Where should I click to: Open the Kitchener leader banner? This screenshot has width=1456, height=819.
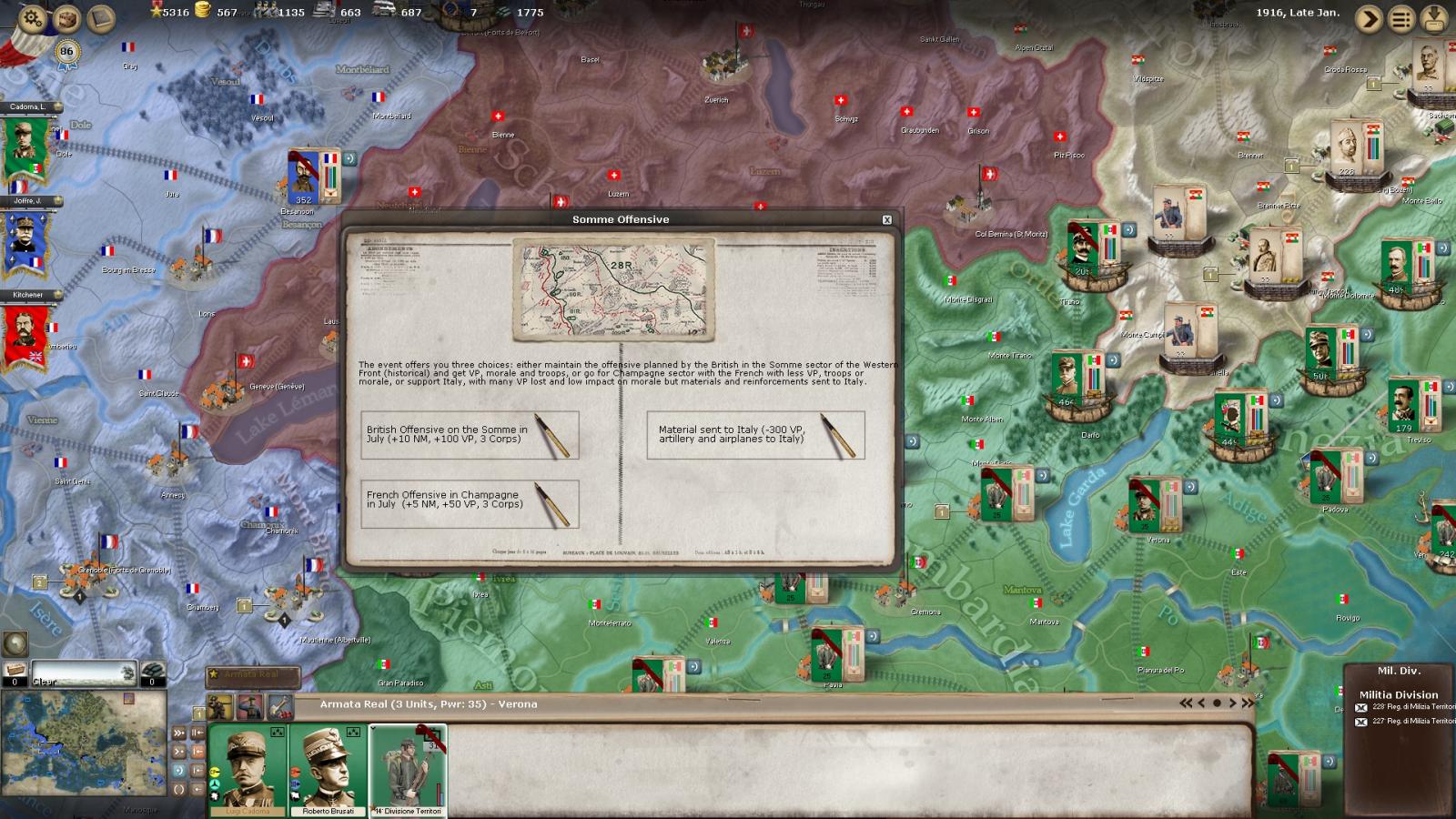(x=26, y=333)
